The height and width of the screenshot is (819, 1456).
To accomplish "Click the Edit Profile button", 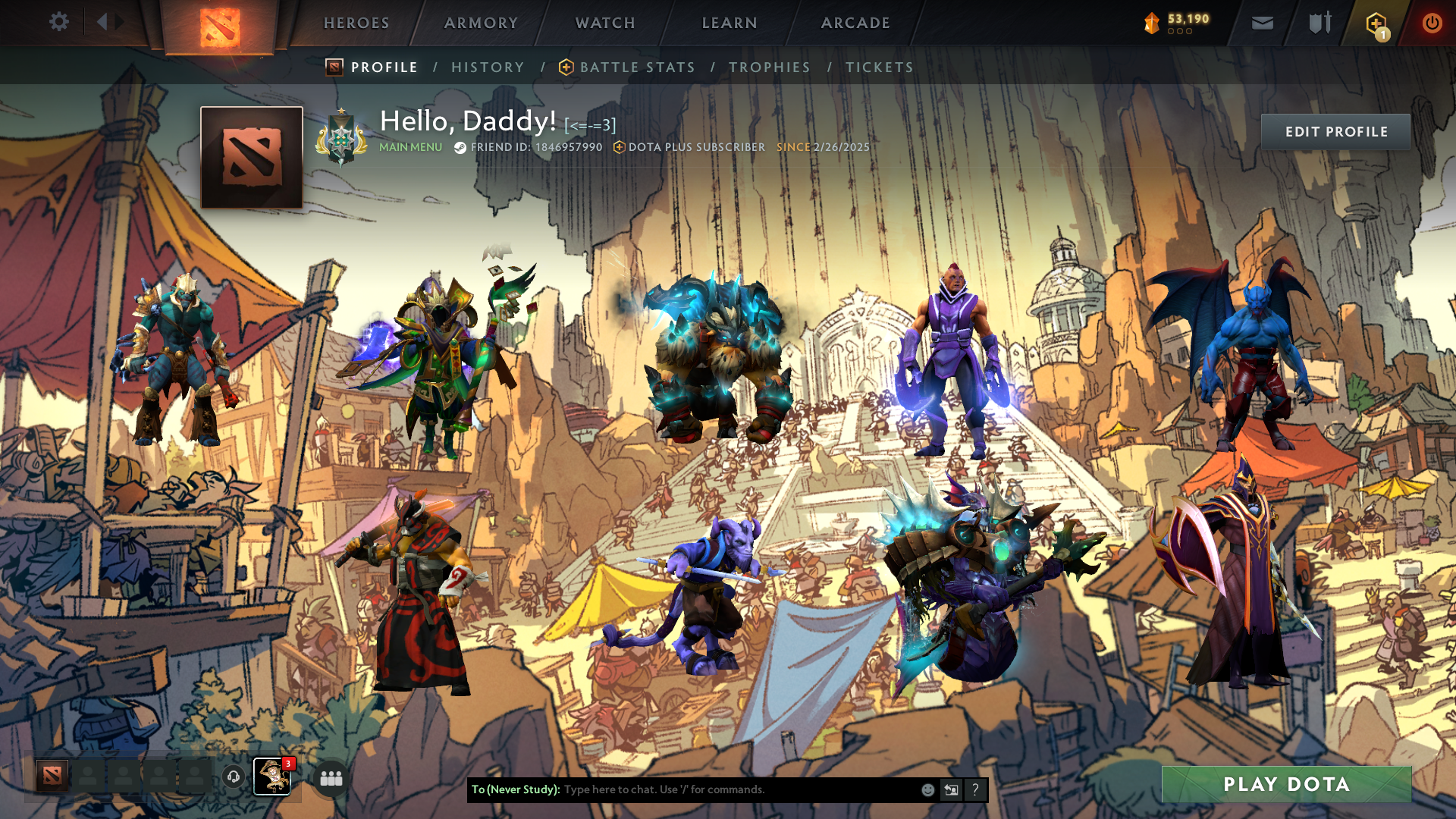I will click(1335, 132).
